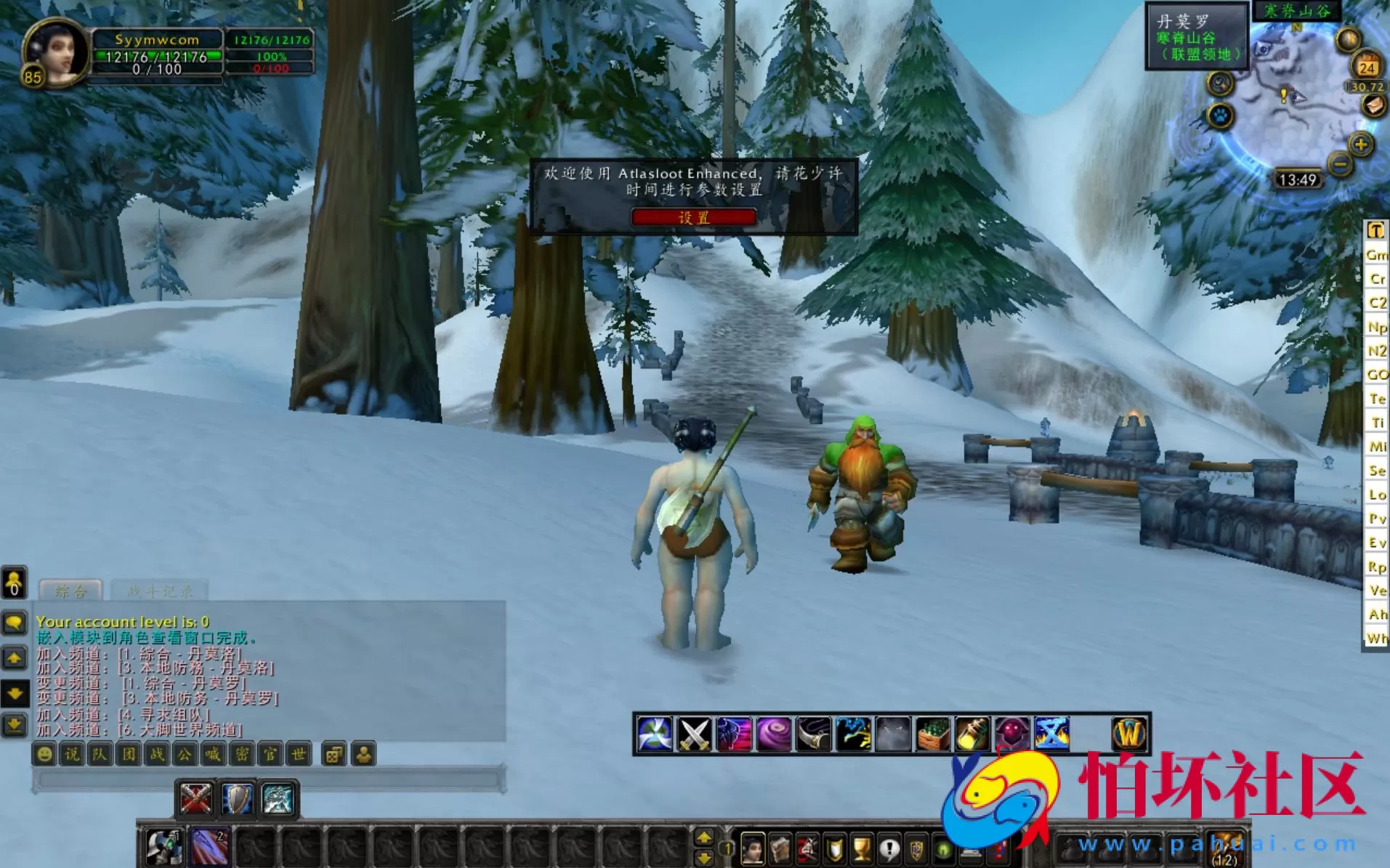Viewport: 1390px width, 868px height.
Task: Switch to the 战斗记录 chat tab
Action: pos(160,591)
